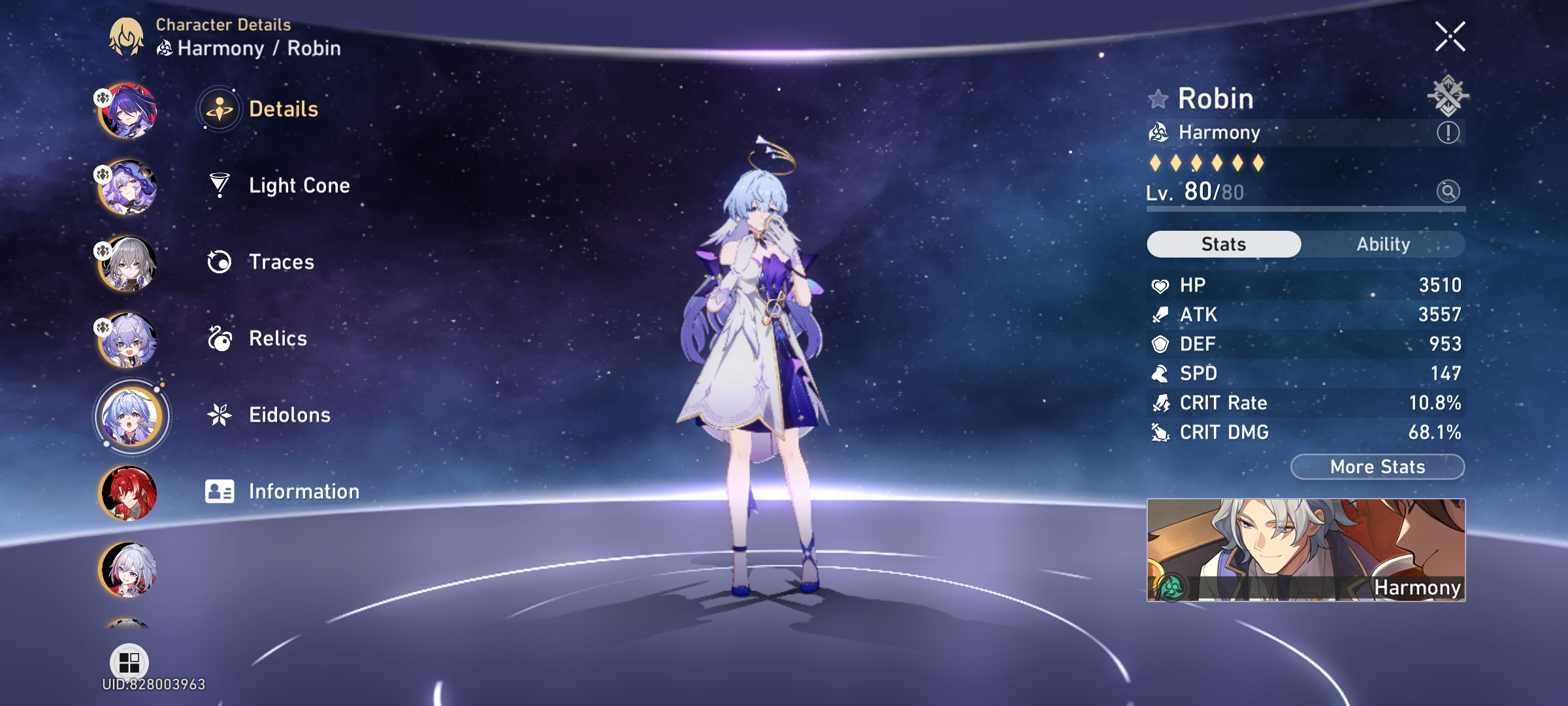This screenshot has width=1568, height=706.
Task: Click the grid menu above the UID
Action: click(129, 662)
